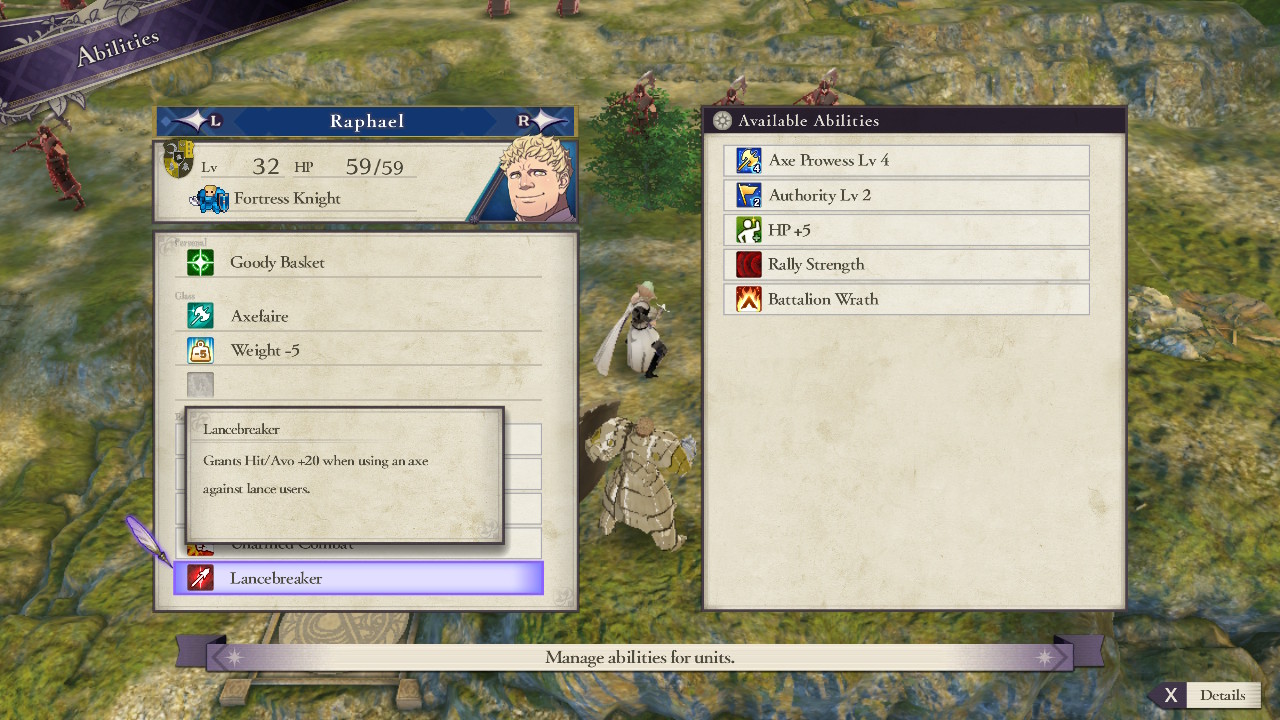
Task: Select the Lancebreaker ability row
Action: (358, 578)
